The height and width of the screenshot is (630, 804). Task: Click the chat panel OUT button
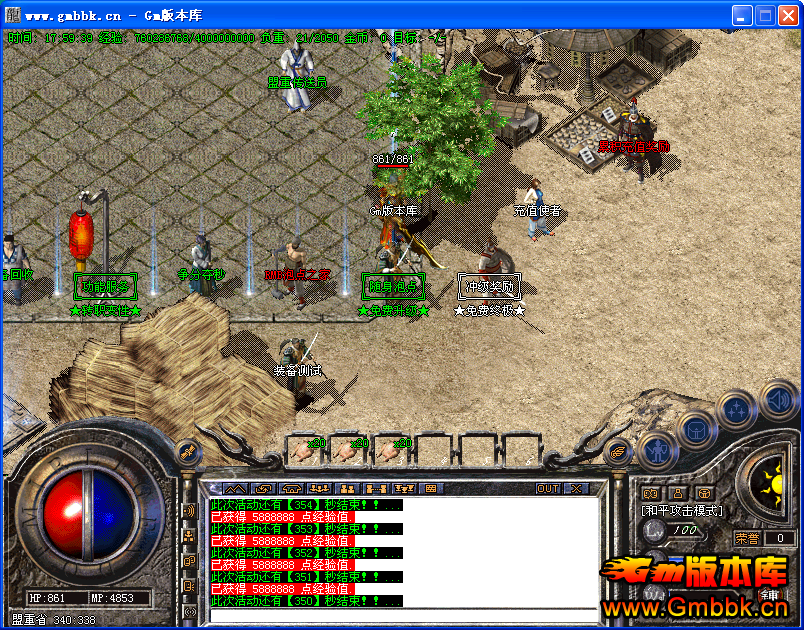(x=548, y=488)
